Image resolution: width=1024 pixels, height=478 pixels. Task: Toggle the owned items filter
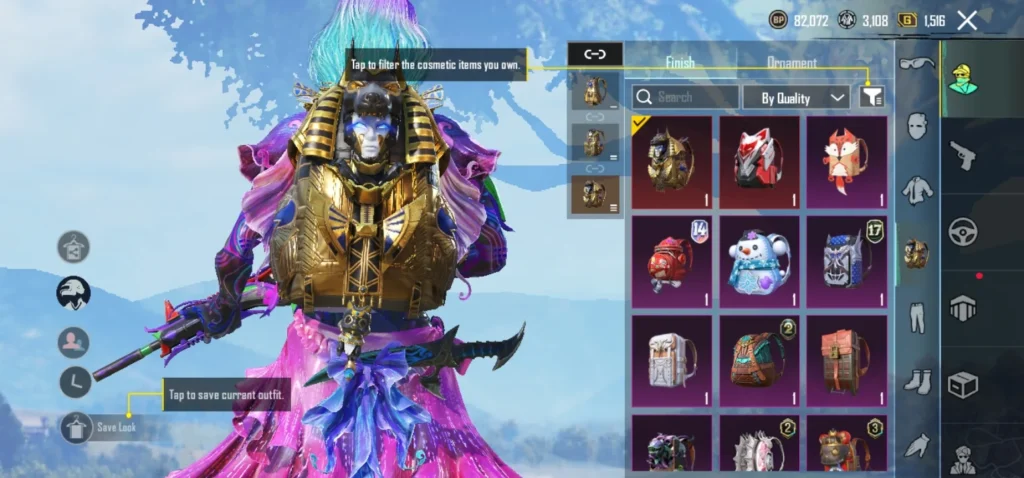pyautogui.click(x=872, y=97)
